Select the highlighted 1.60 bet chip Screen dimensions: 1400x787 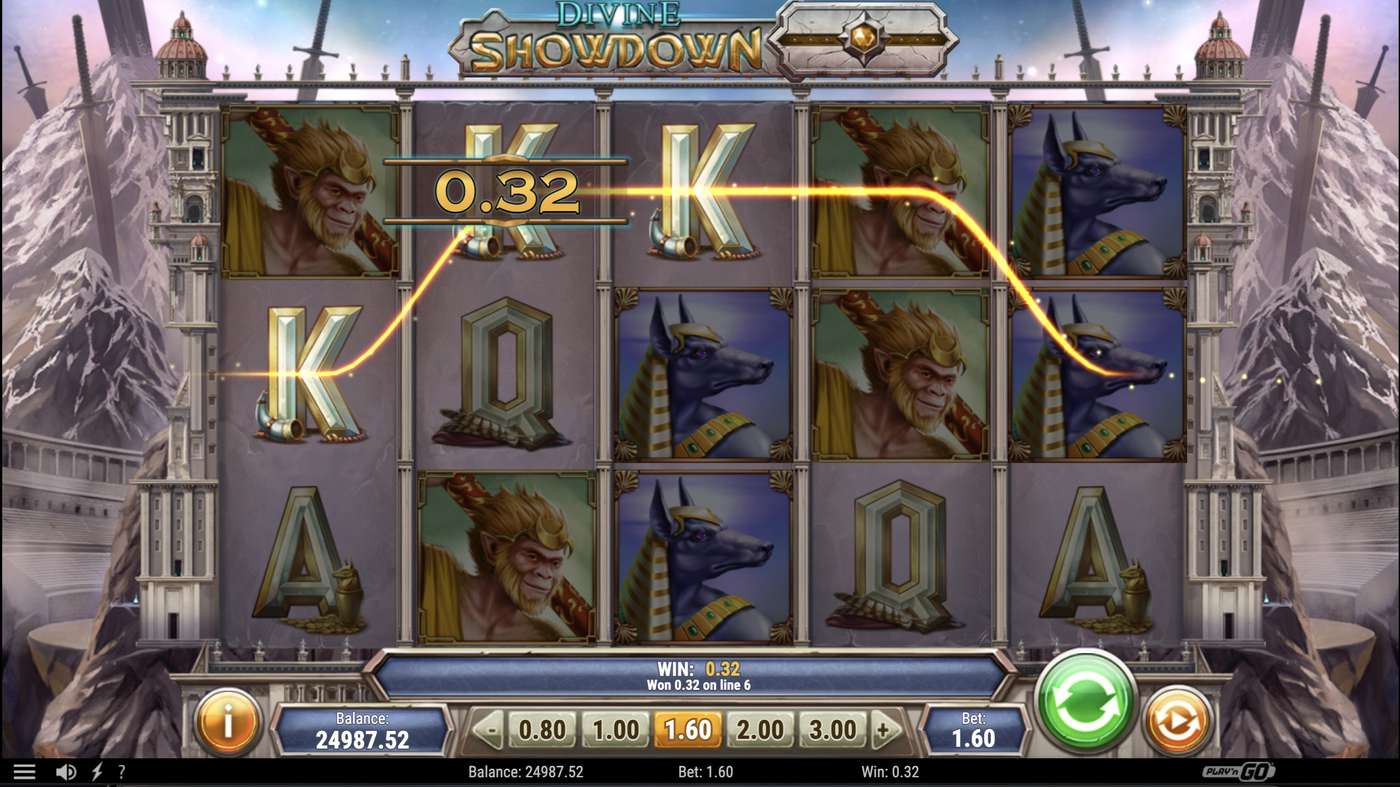click(x=690, y=729)
